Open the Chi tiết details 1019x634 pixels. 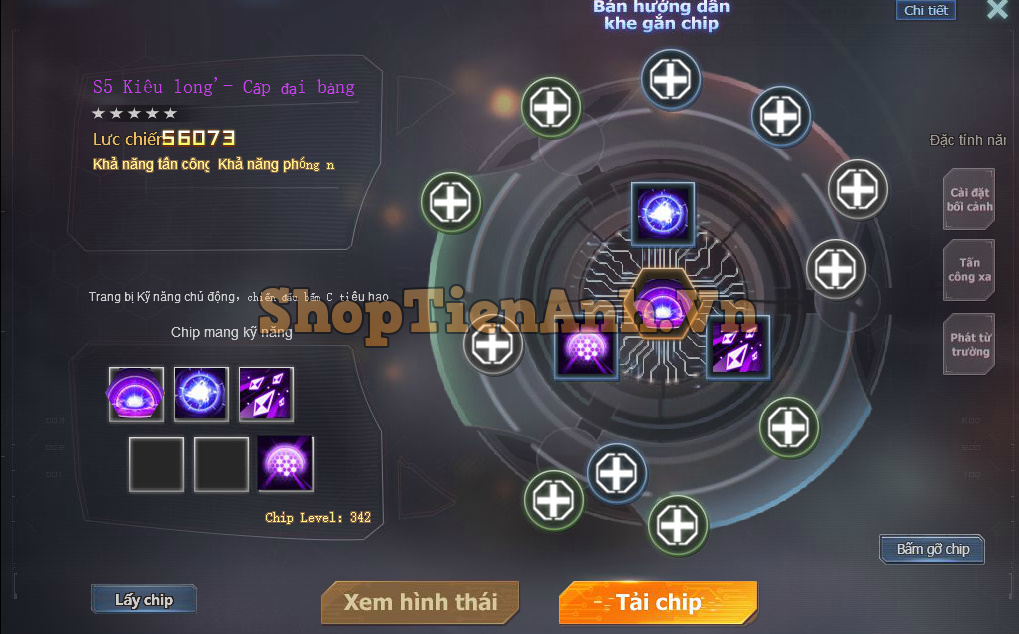point(925,11)
